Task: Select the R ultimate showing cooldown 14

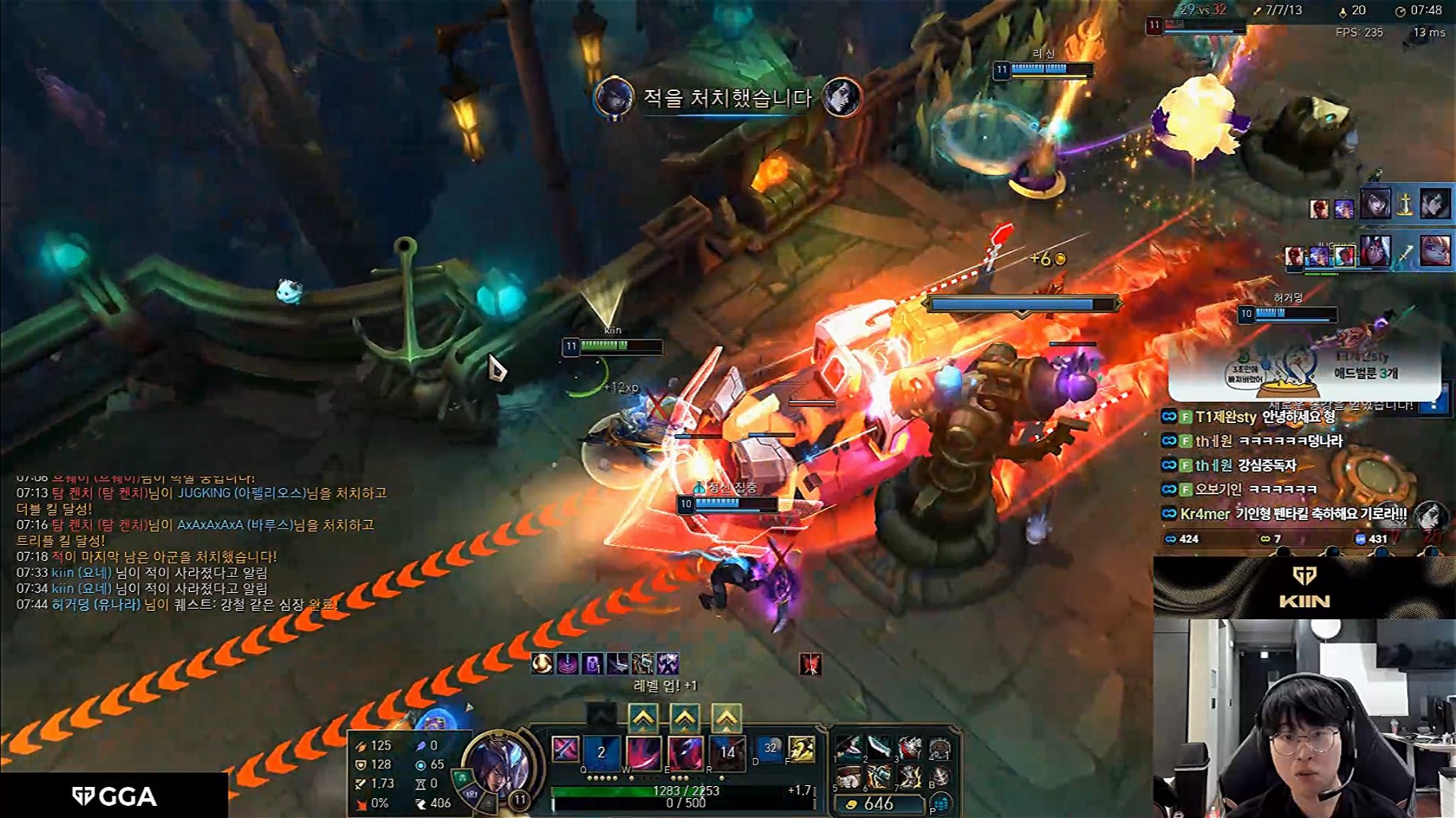Action: point(727,752)
